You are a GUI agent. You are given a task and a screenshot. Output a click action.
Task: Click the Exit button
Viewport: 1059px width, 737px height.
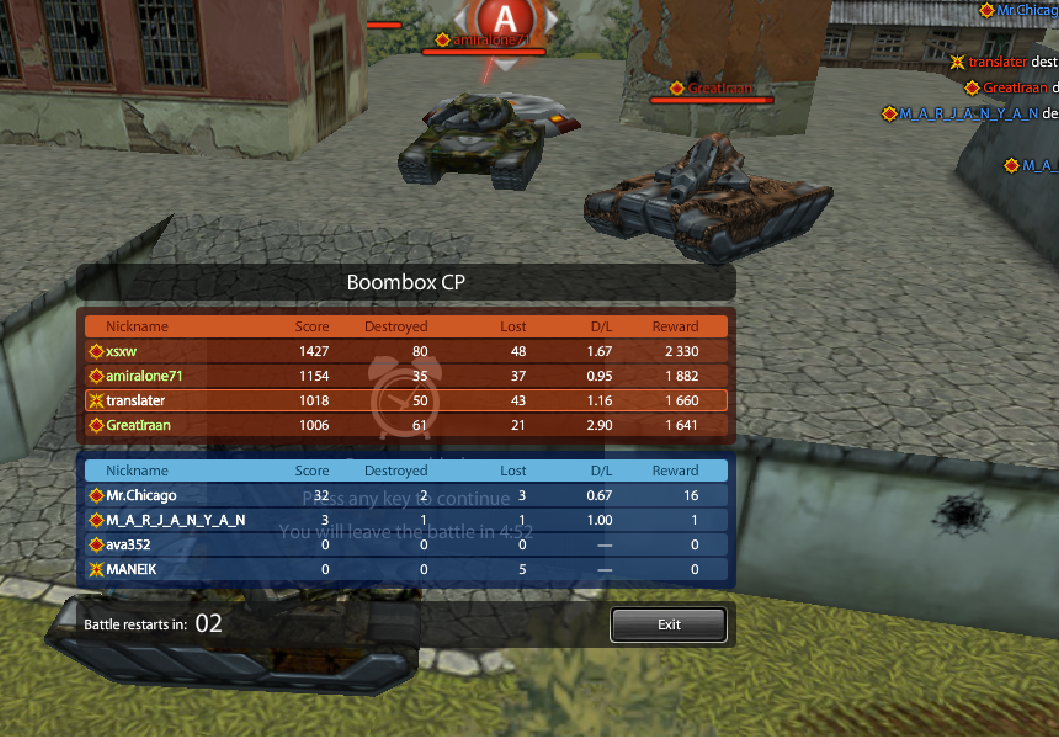[668, 625]
